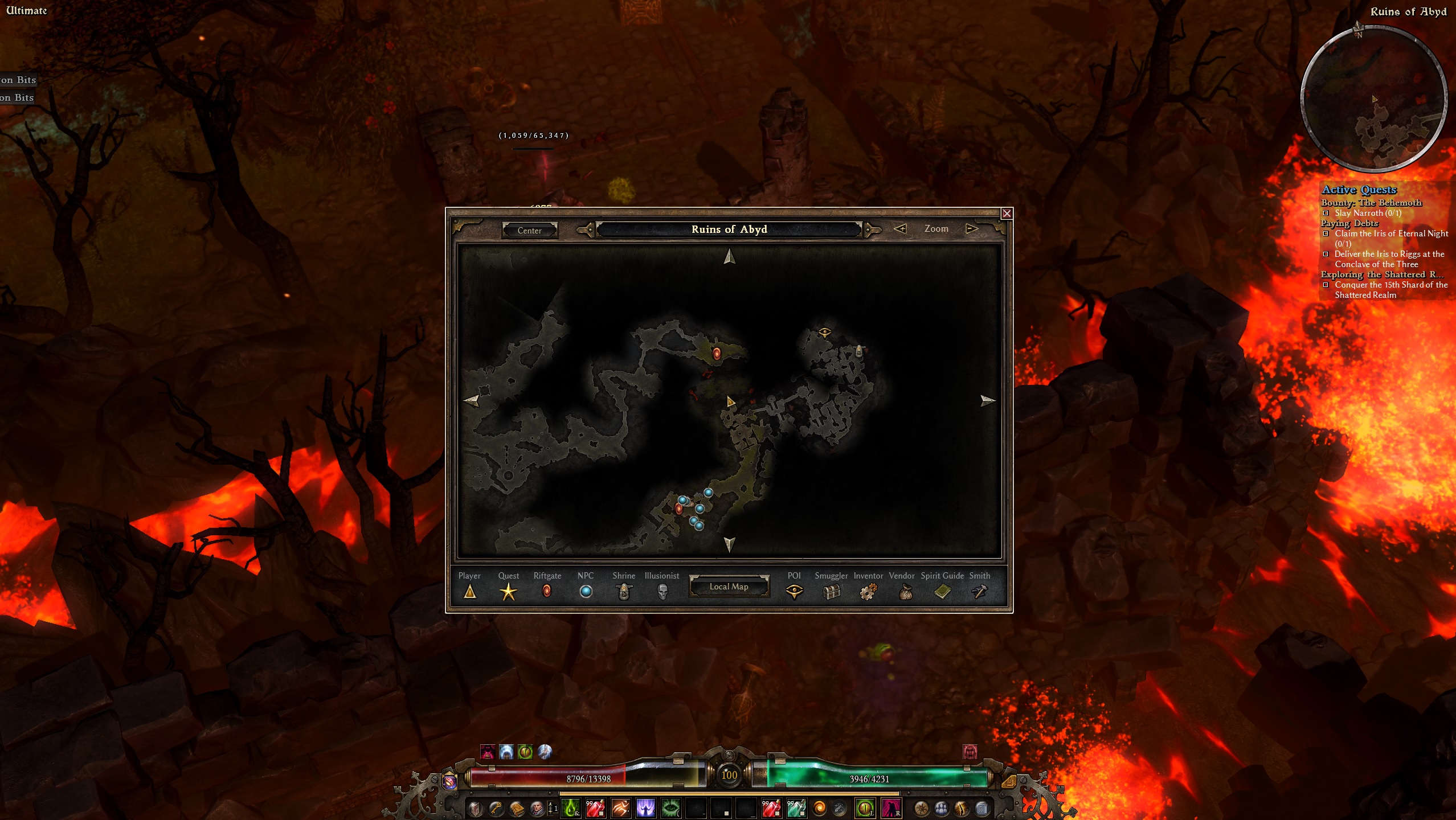Pan the map west with the left arrow
Viewport: 1456px width, 820px height.
472,400
